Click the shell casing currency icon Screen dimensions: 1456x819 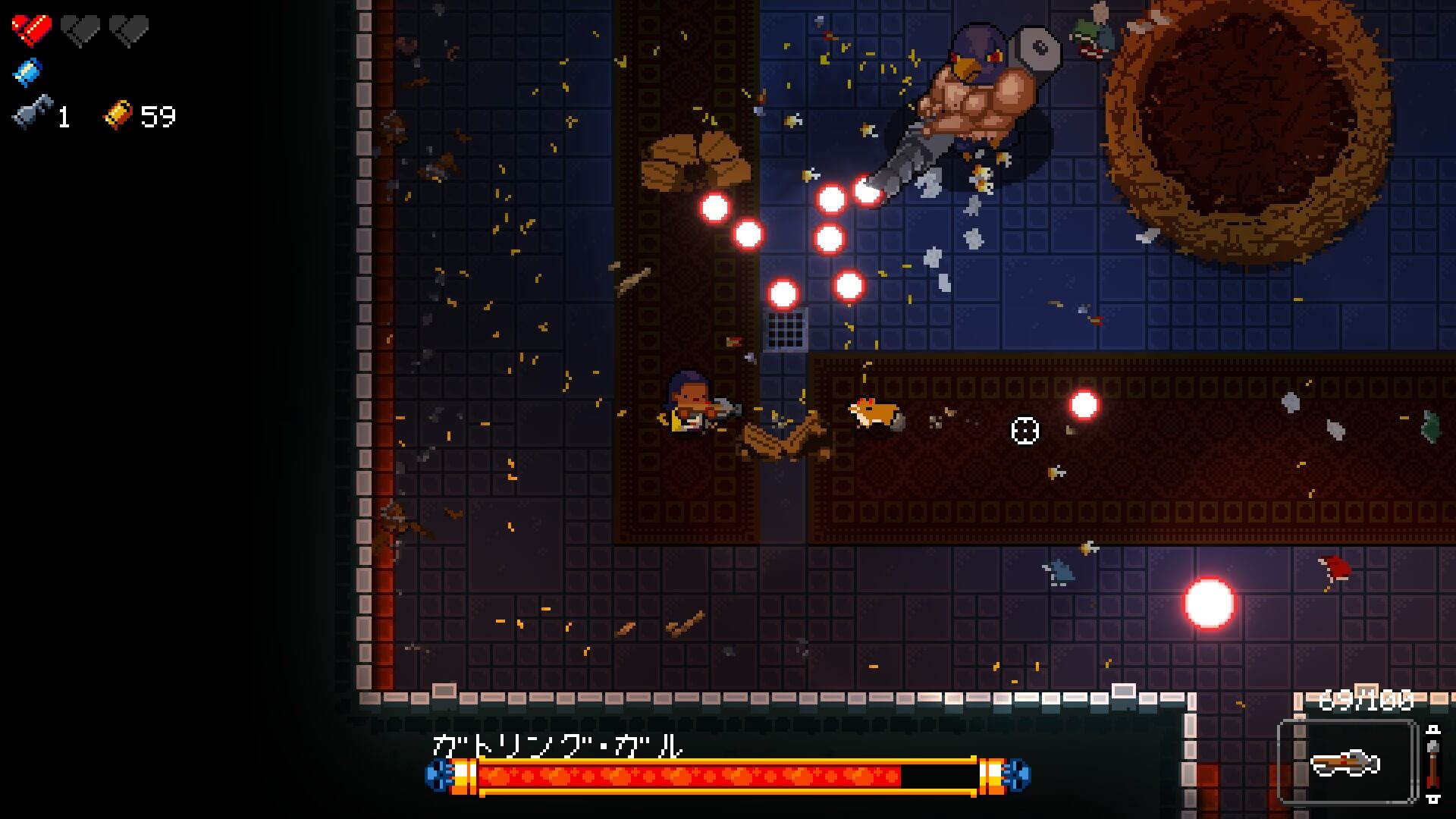click(x=118, y=115)
